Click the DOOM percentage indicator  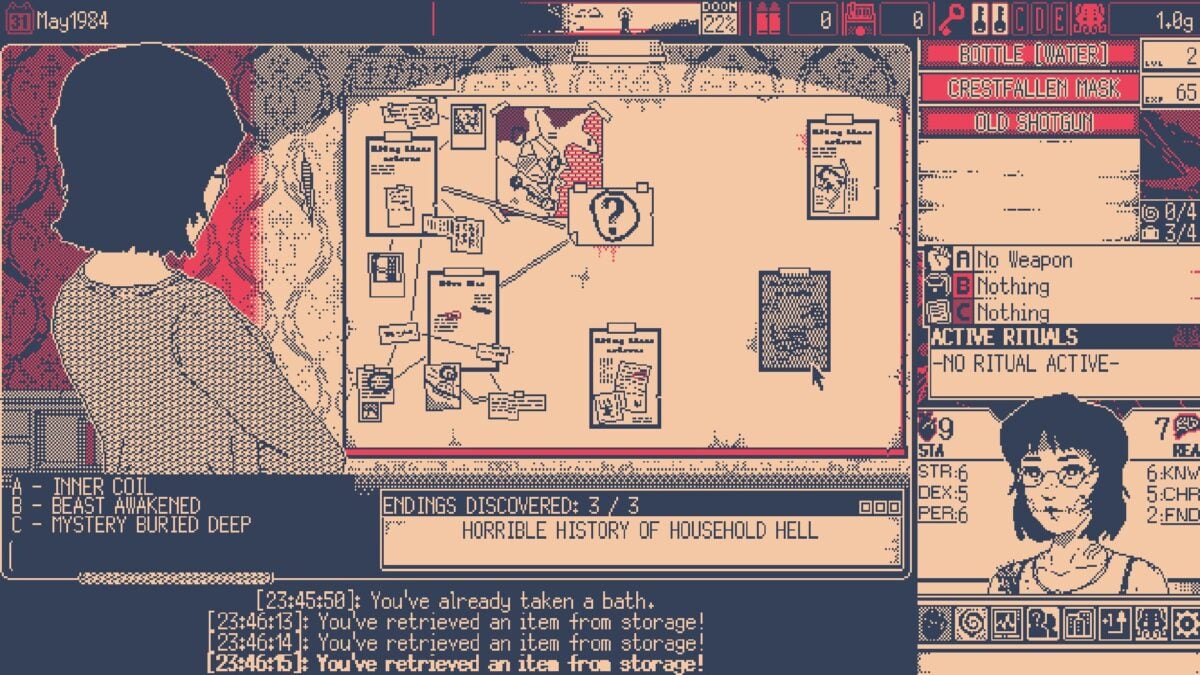[x=718, y=18]
